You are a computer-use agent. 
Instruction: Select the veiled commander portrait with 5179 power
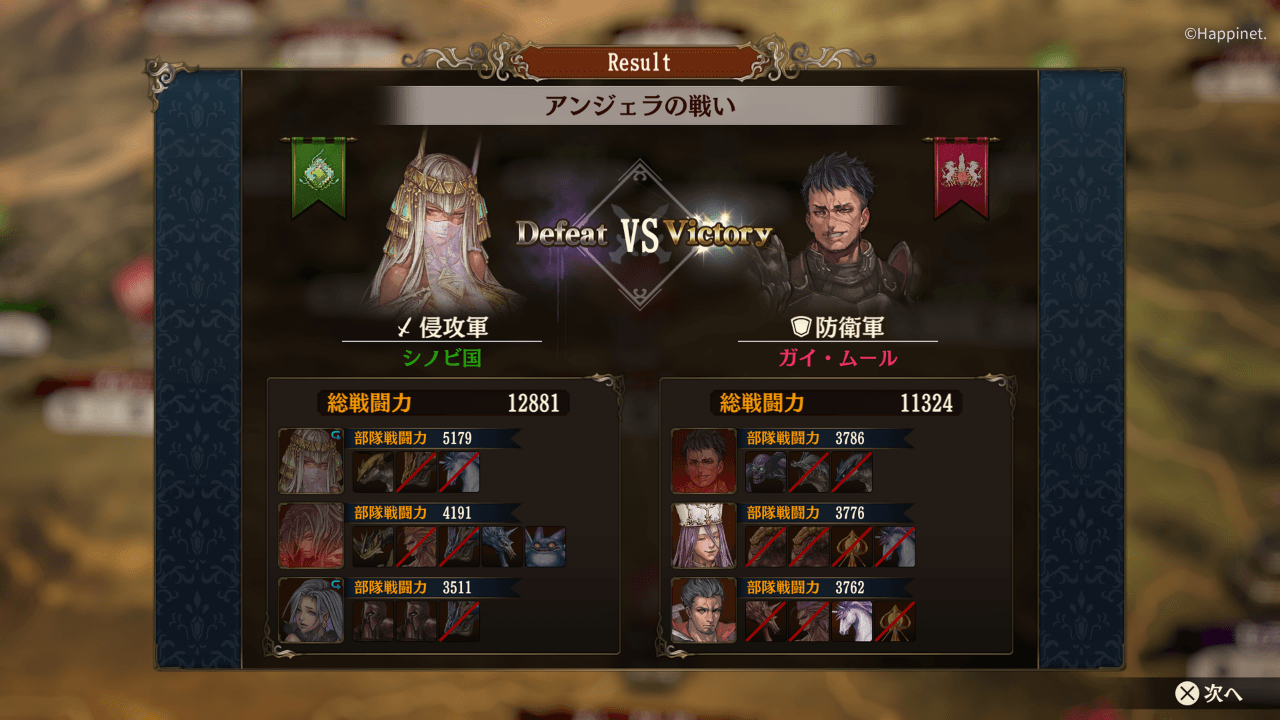(x=311, y=461)
